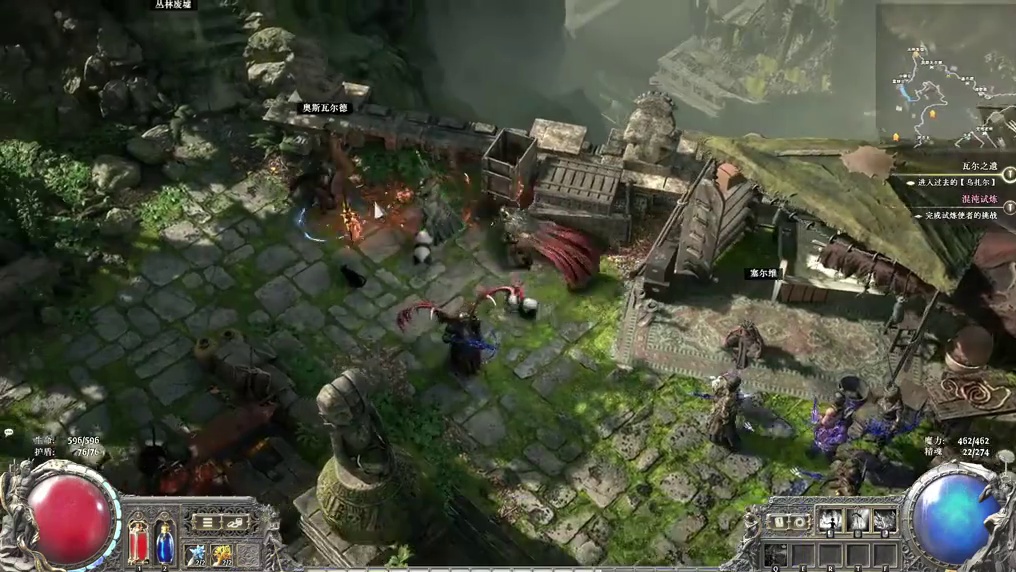Activate the Q skill slot
The width and height of the screenshot is (1016, 572).
pyautogui.click(x=777, y=553)
